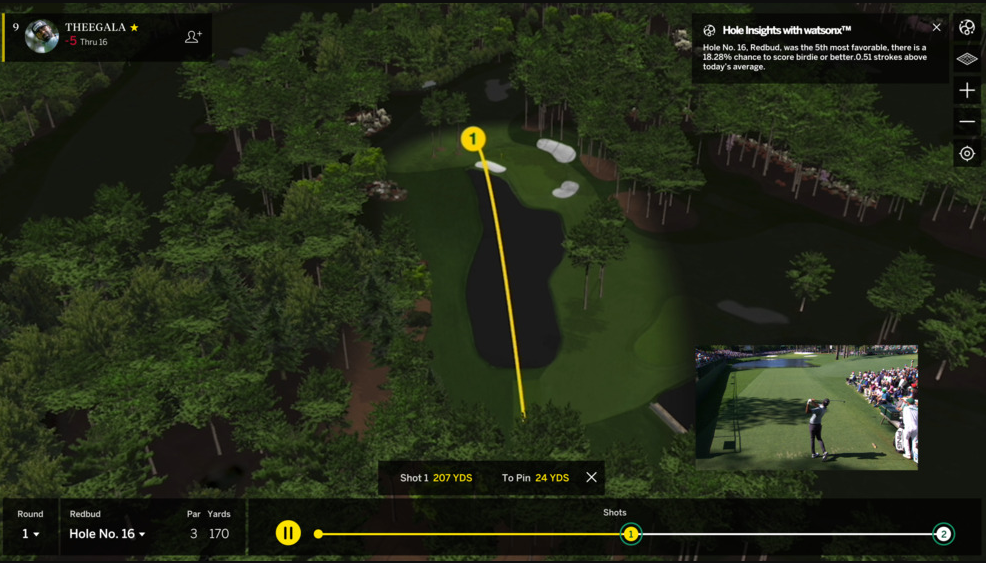Image resolution: width=986 pixels, height=563 pixels.
Task: Pause the shot playback
Action: click(x=288, y=533)
